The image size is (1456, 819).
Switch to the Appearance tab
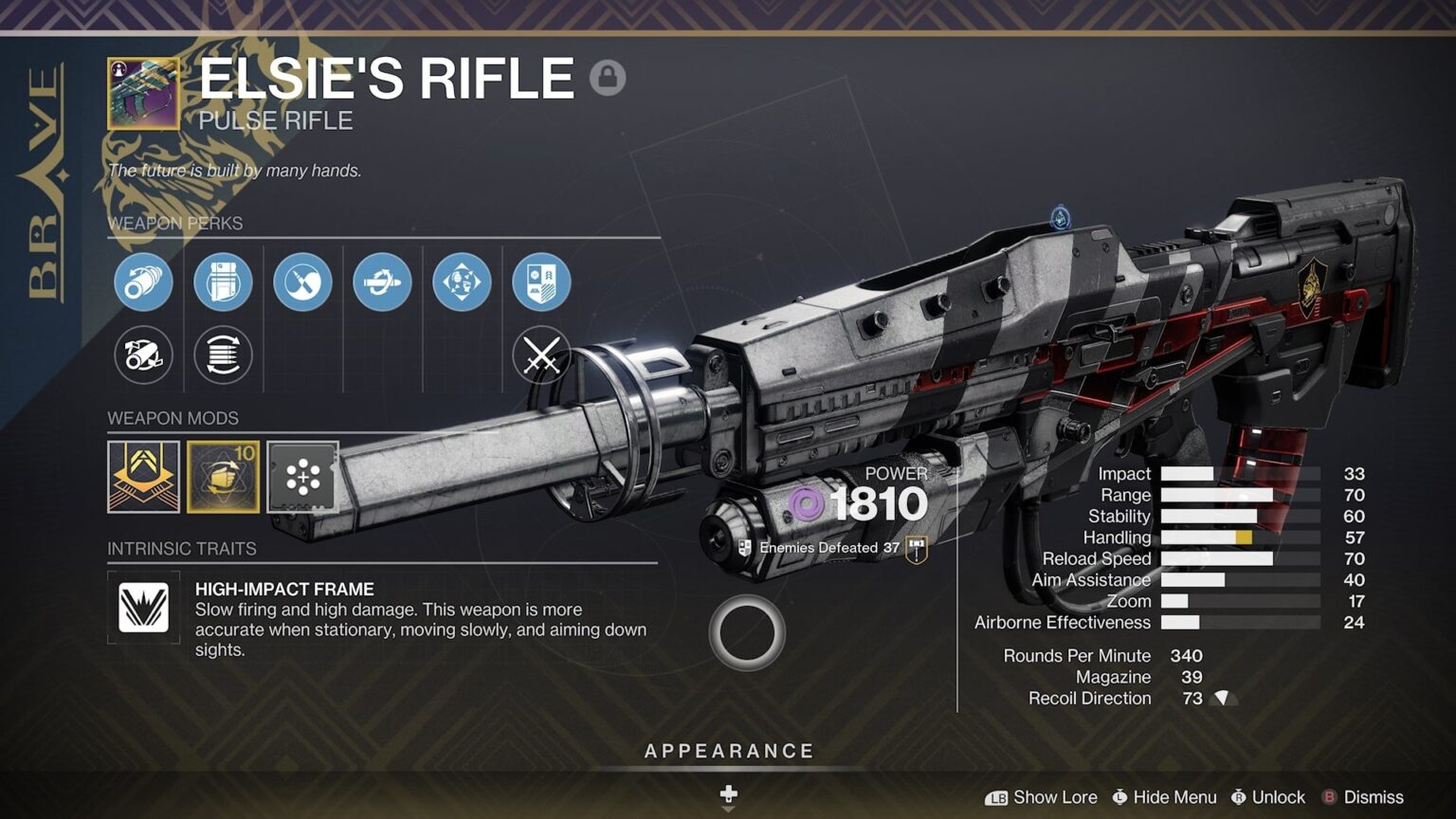point(729,750)
